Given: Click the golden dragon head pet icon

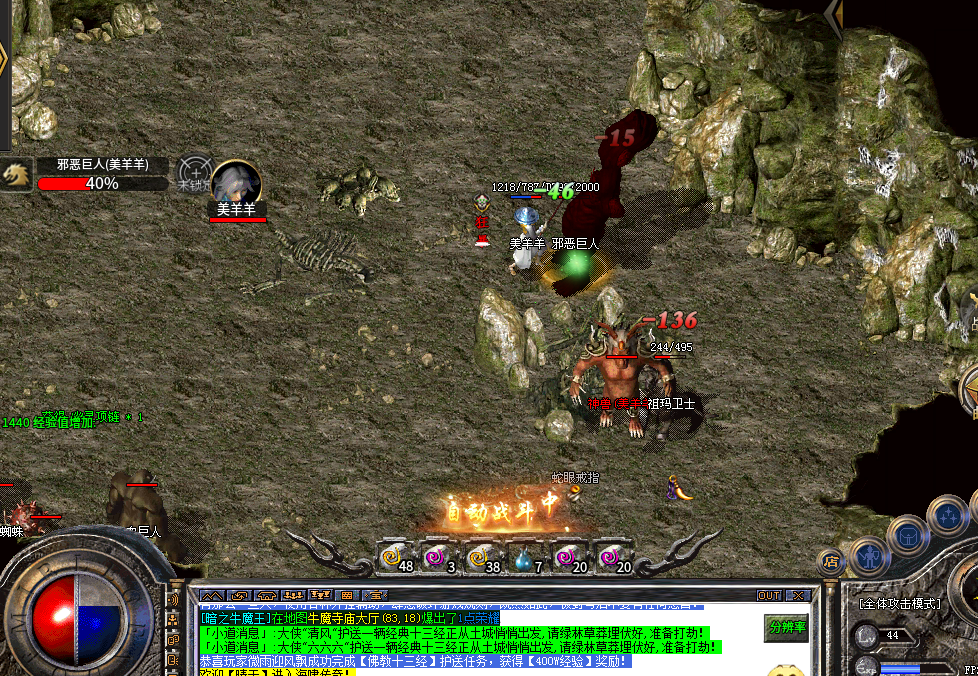Looking at the screenshot, I should pos(15,174).
